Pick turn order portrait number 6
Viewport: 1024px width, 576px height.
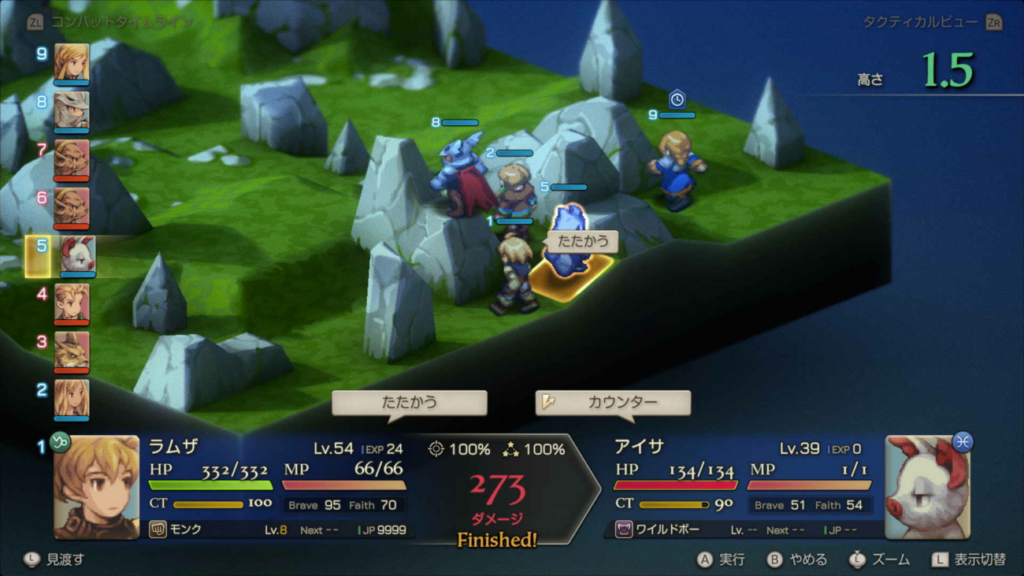click(71, 206)
